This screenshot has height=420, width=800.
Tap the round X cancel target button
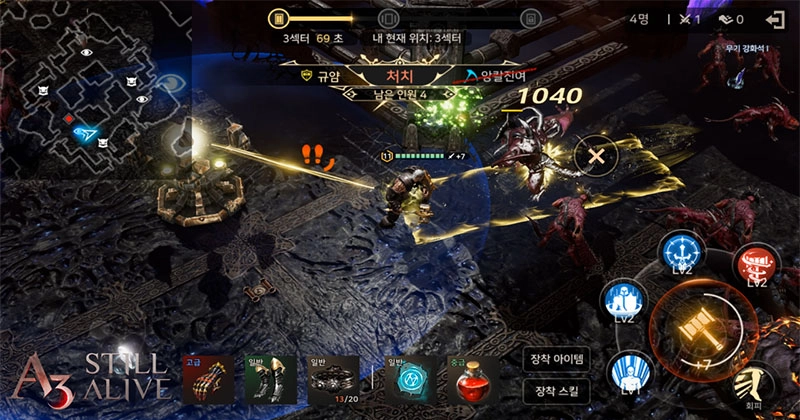coord(597,156)
